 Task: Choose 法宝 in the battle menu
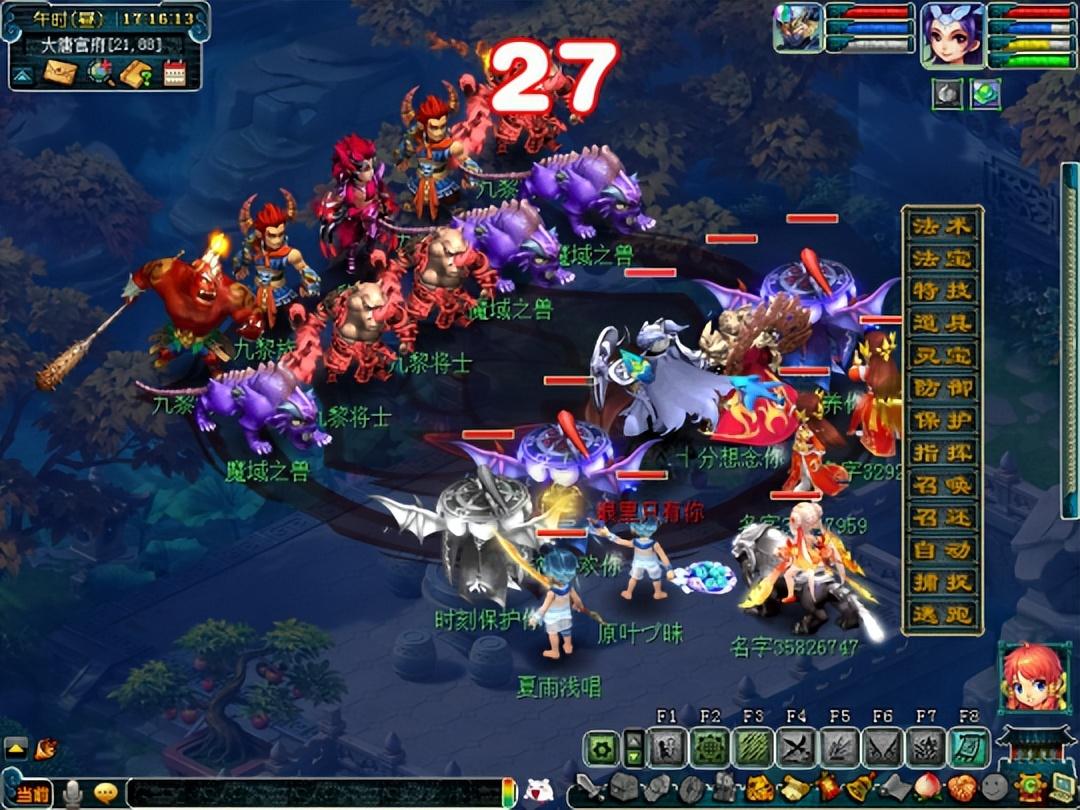tap(942, 258)
